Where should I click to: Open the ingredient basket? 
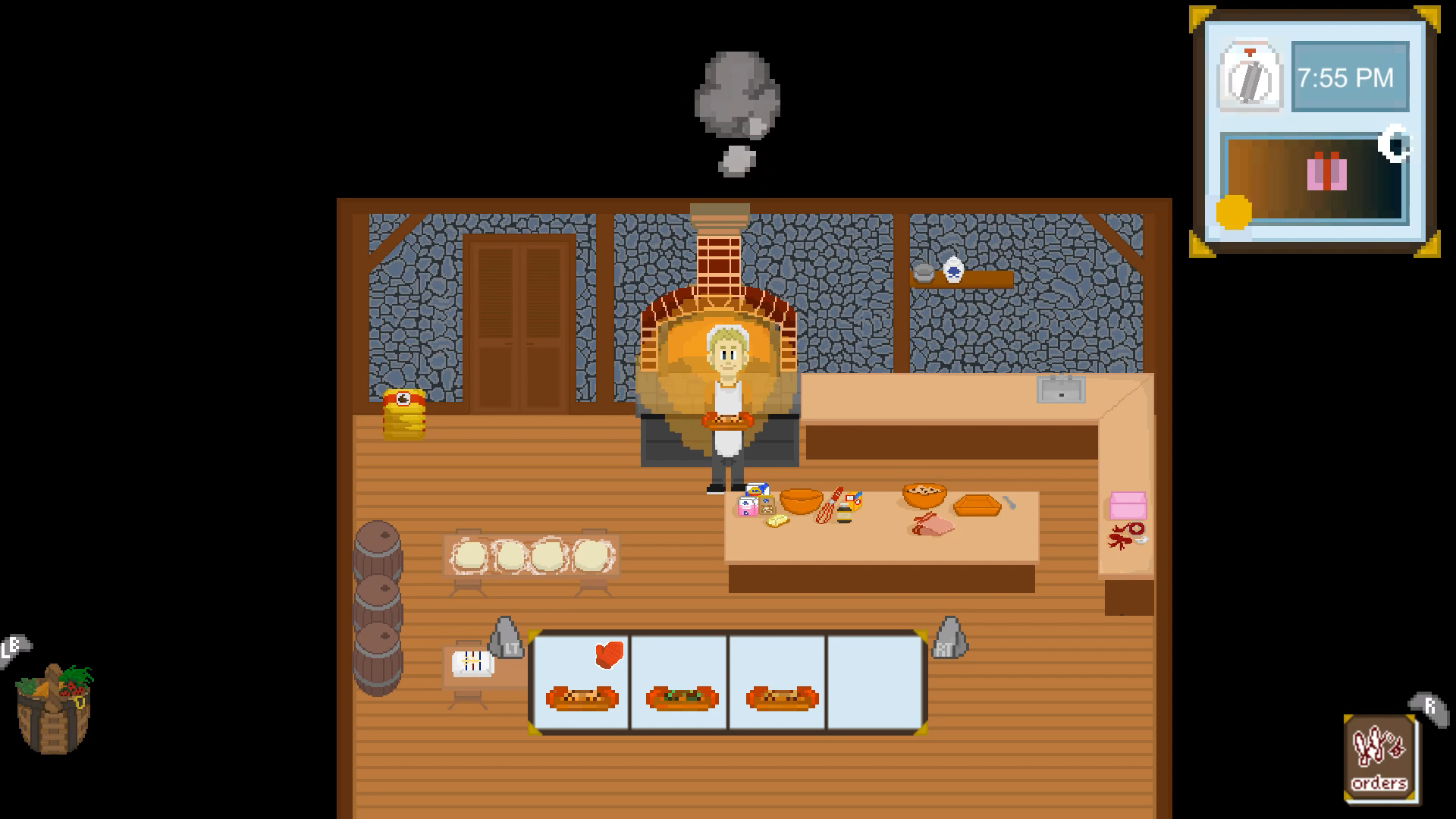coord(55,709)
